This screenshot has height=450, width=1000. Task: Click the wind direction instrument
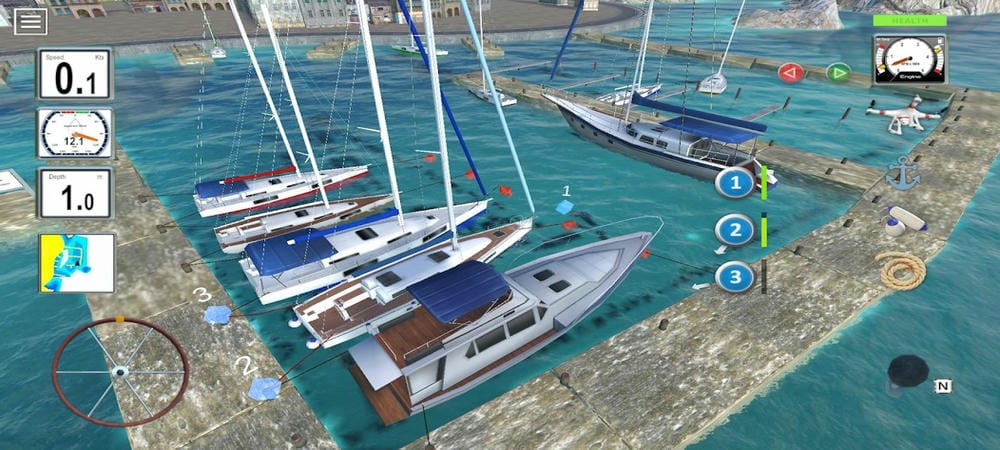pyautogui.click(x=76, y=133)
